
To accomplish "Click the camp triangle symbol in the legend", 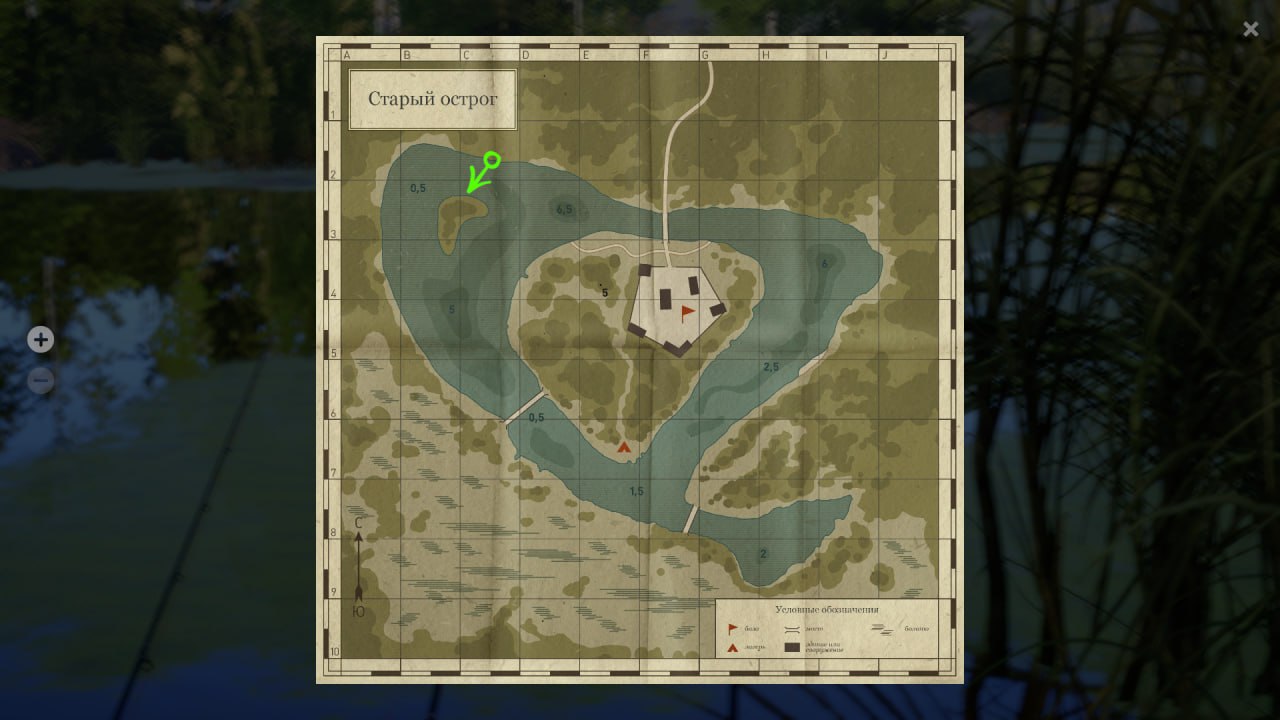I will (x=731, y=646).
